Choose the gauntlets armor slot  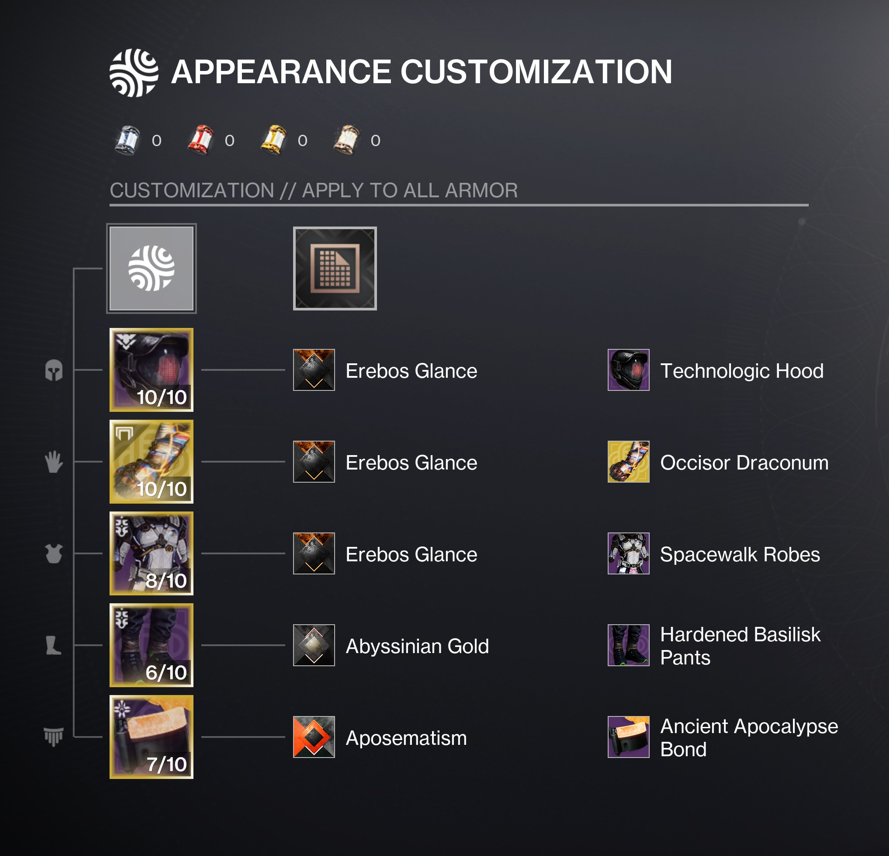click(151, 462)
